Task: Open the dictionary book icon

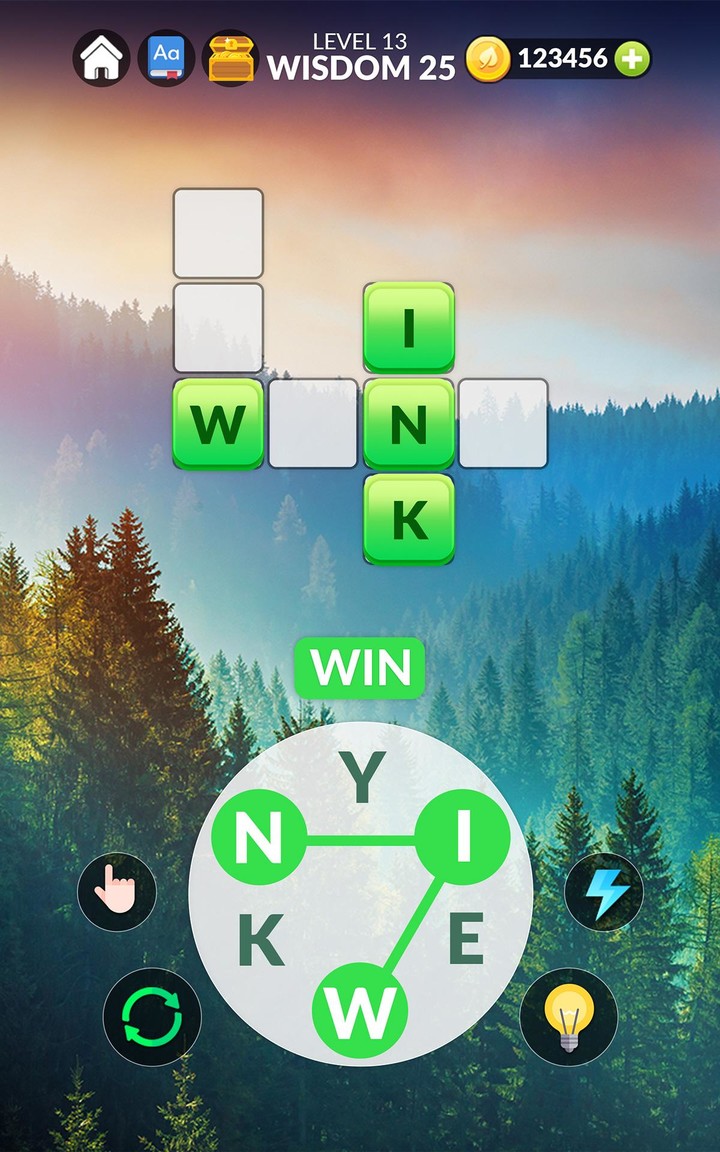Action: click(x=166, y=59)
